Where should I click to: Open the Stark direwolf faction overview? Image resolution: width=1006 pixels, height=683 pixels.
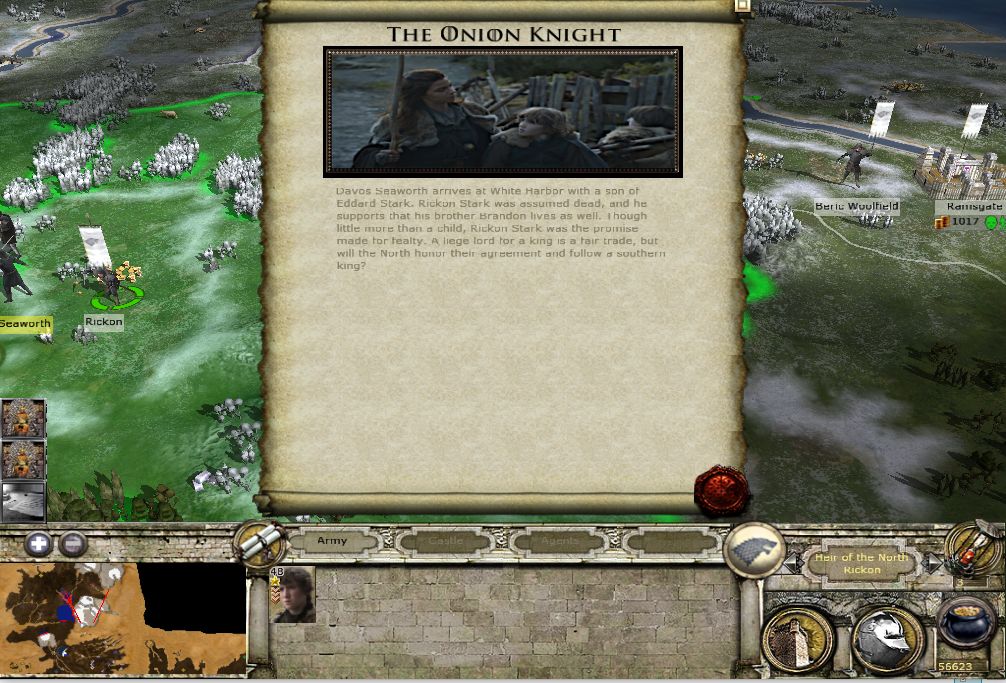pos(754,551)
